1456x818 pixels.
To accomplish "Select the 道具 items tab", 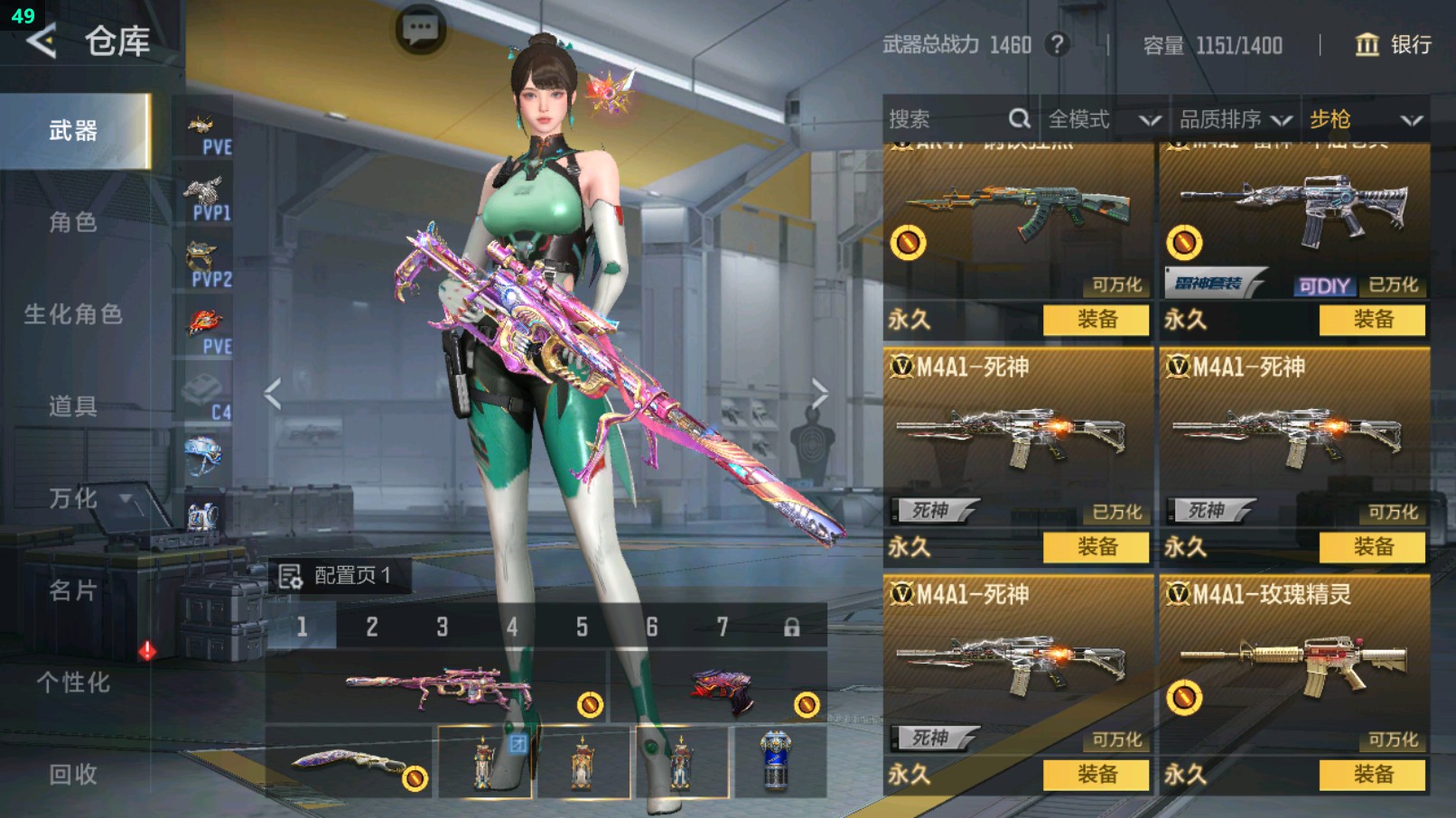I will 73,406.
